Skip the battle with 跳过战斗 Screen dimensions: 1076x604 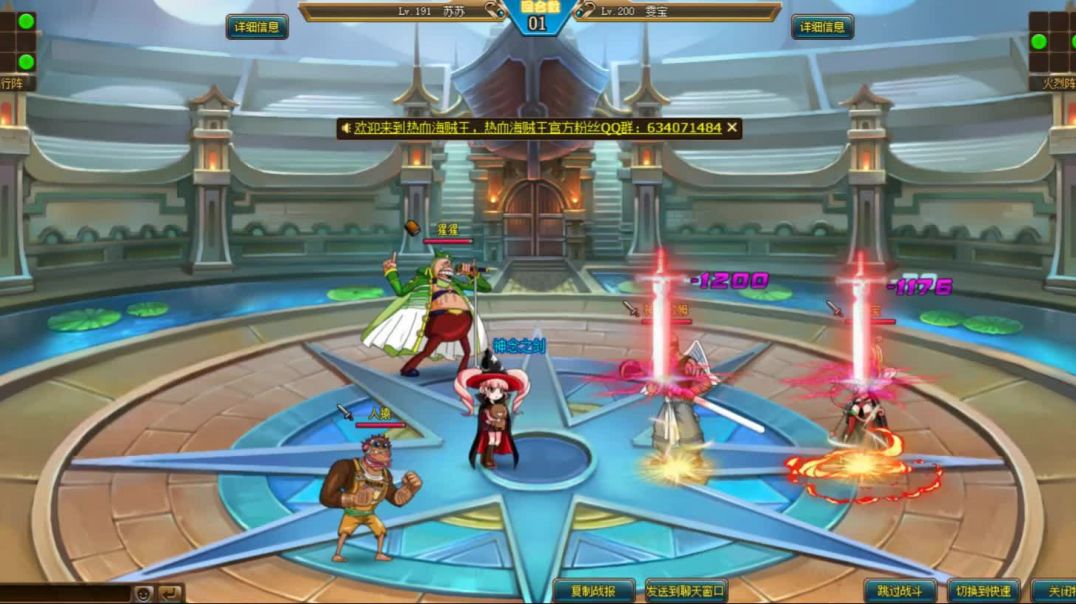900,591
